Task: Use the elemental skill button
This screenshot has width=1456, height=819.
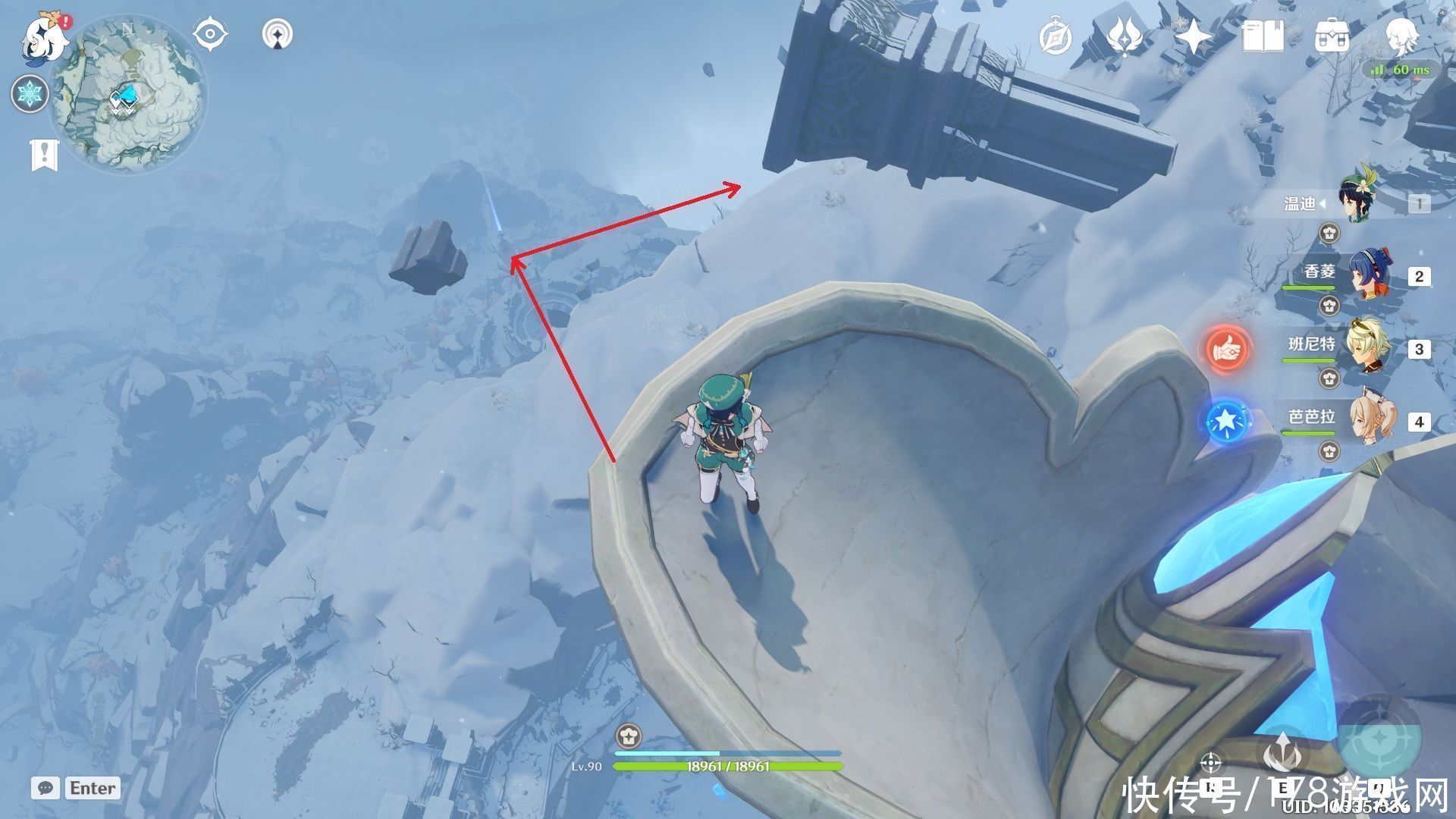Action: pyautogui.click(x=1283, y=755)
